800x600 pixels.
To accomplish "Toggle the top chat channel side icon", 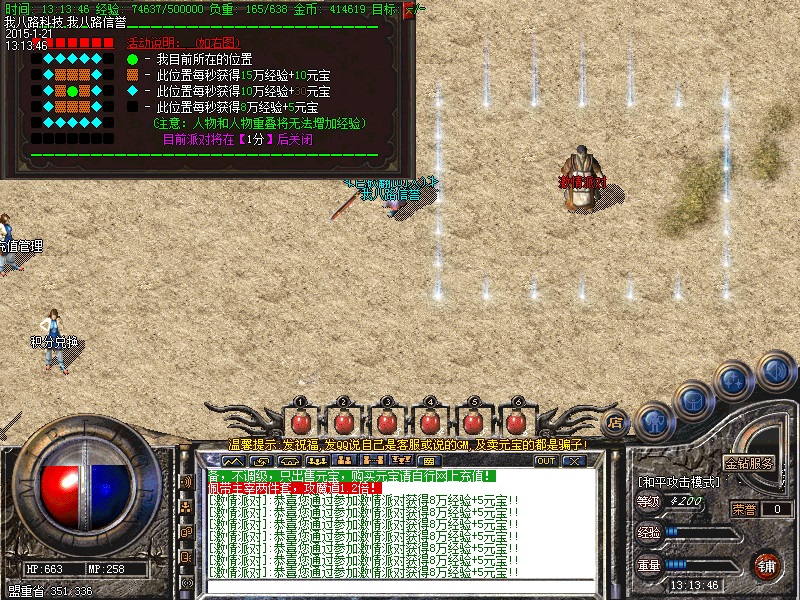I will (186, 482).
